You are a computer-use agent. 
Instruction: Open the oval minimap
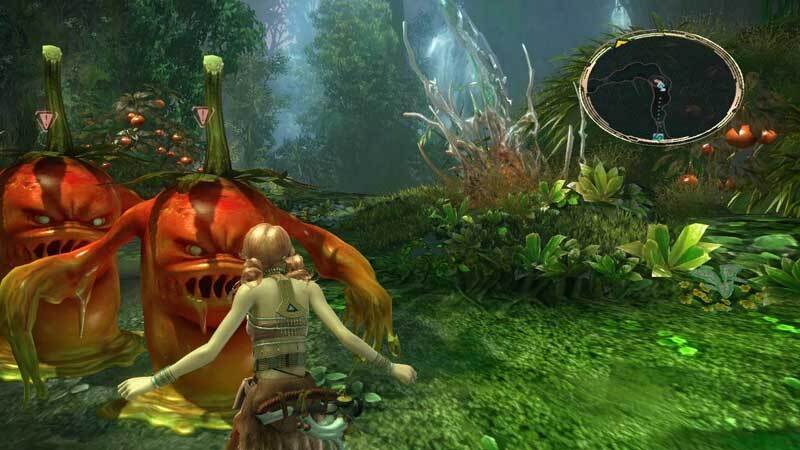click(661, 91)
